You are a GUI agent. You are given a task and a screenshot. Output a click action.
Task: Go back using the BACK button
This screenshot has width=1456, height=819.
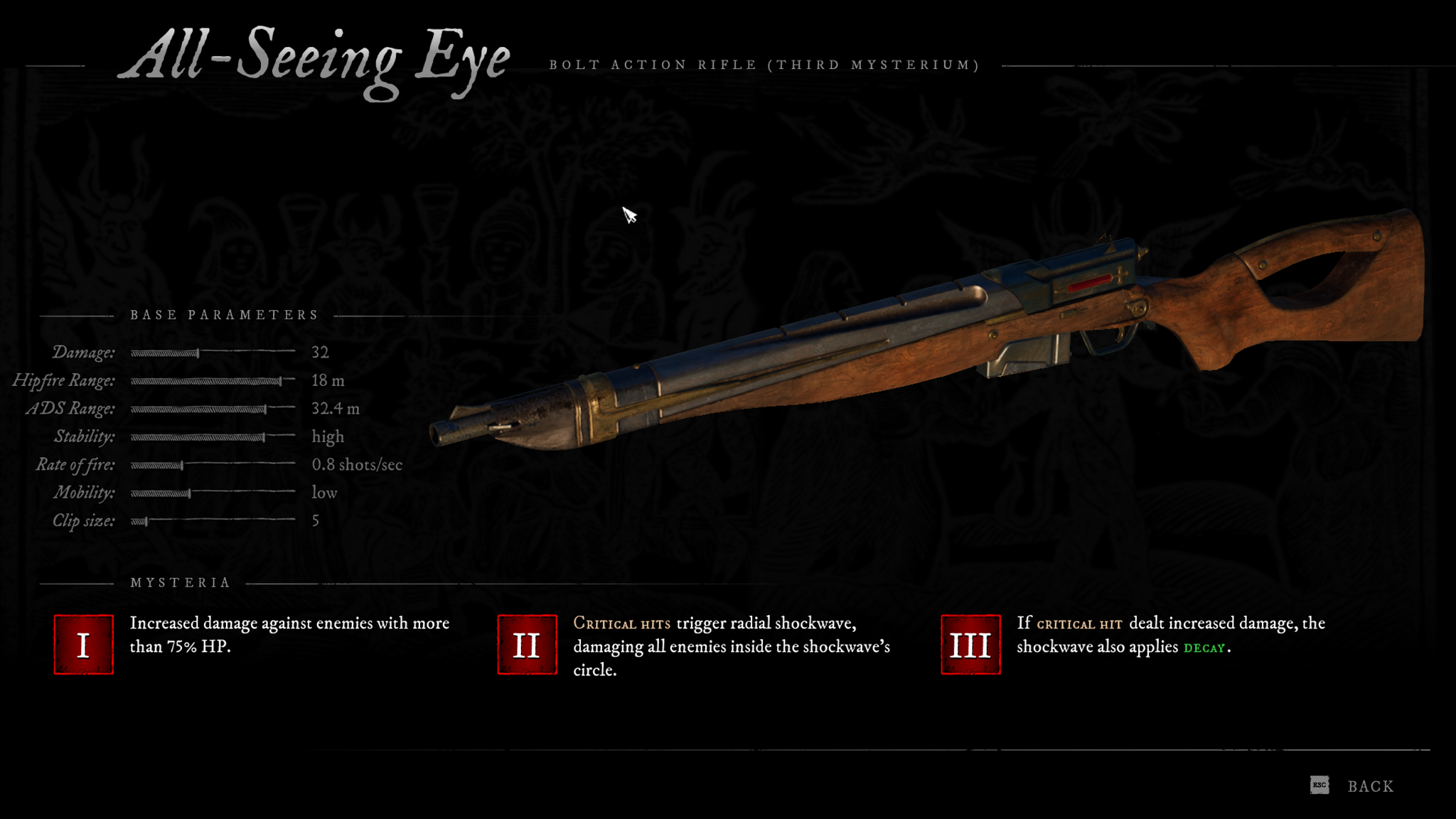(1369, 786)
